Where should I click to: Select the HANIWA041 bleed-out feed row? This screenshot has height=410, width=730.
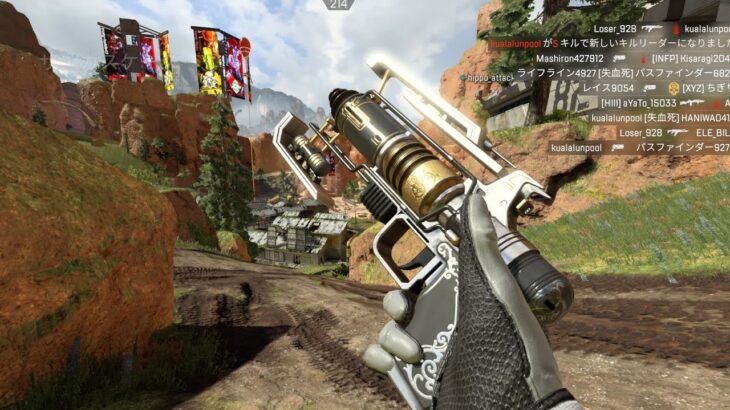point(659,118)
